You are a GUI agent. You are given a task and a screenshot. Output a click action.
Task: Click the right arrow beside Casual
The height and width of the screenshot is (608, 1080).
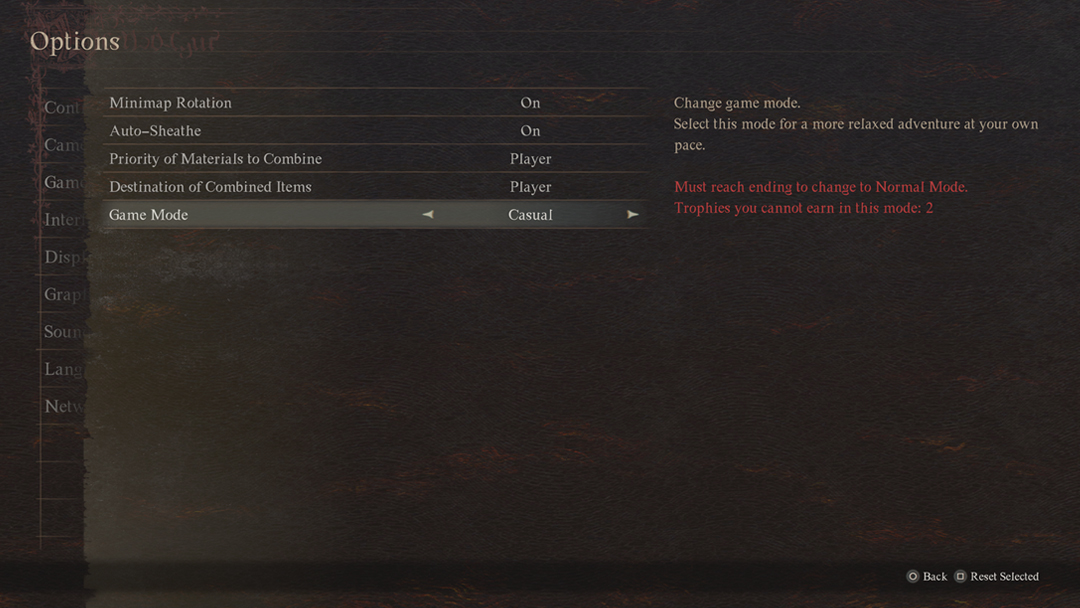[632, 214]
